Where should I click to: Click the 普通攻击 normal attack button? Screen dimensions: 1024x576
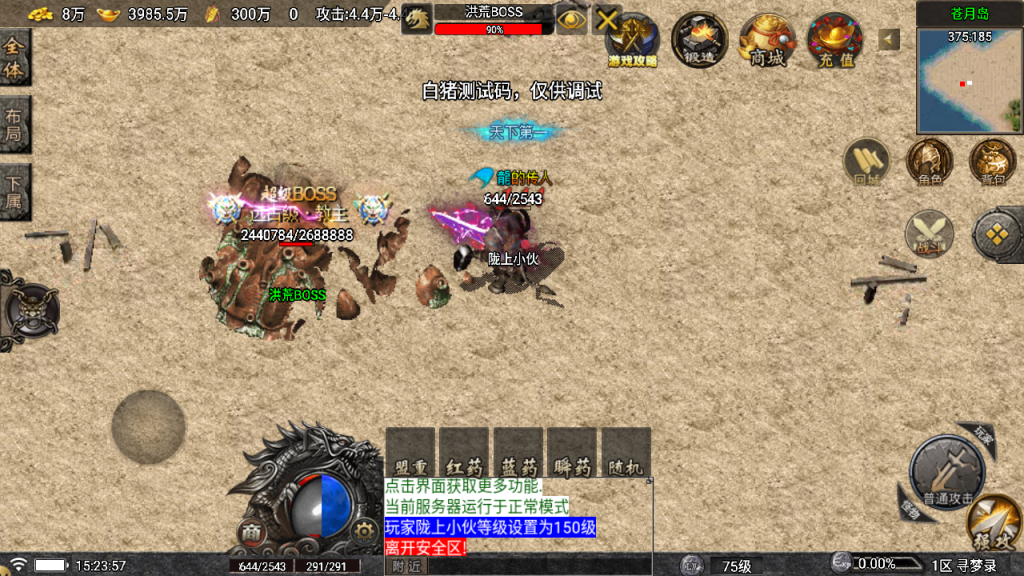(947, 472)
